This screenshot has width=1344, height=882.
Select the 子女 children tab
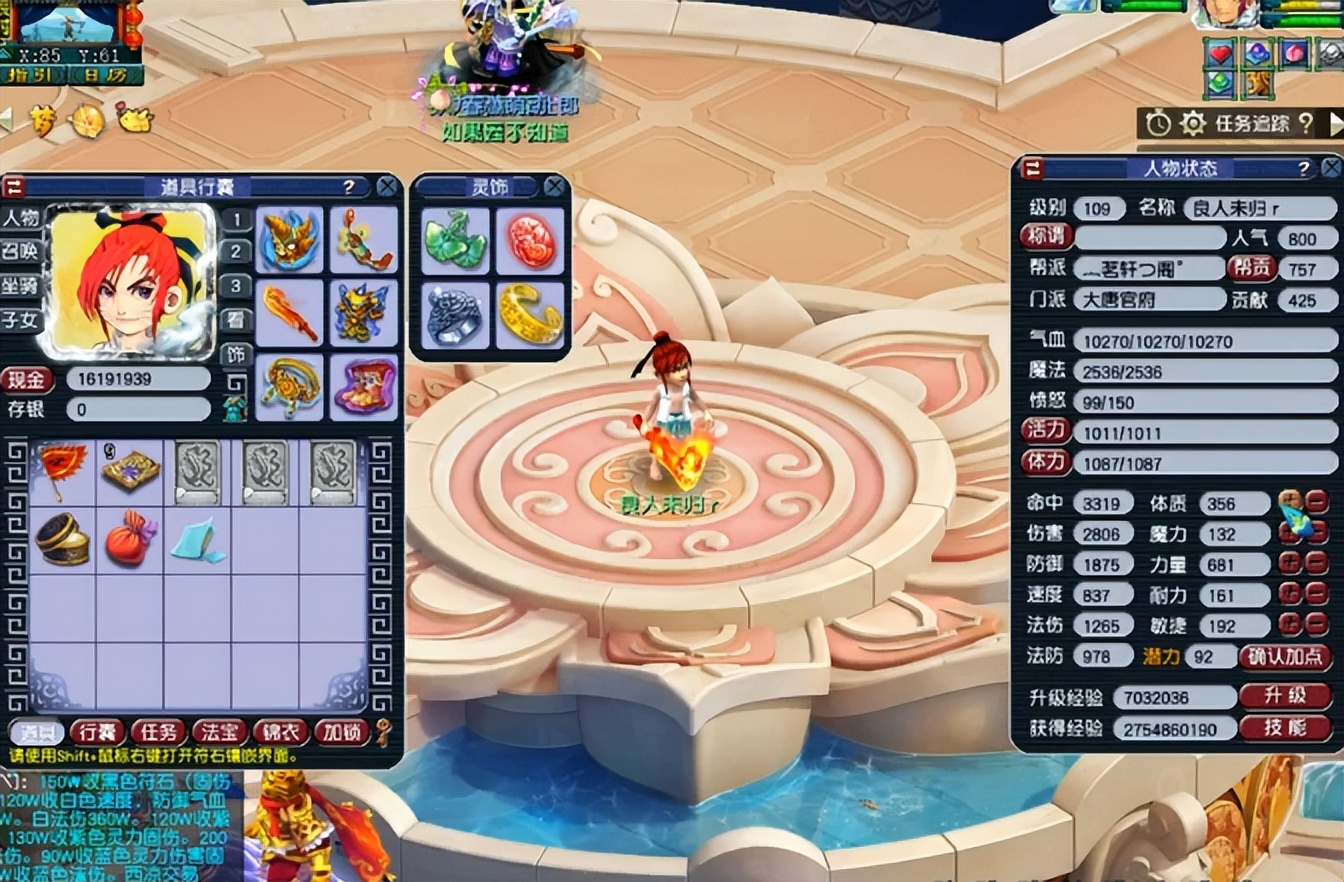tap(20, 320)
